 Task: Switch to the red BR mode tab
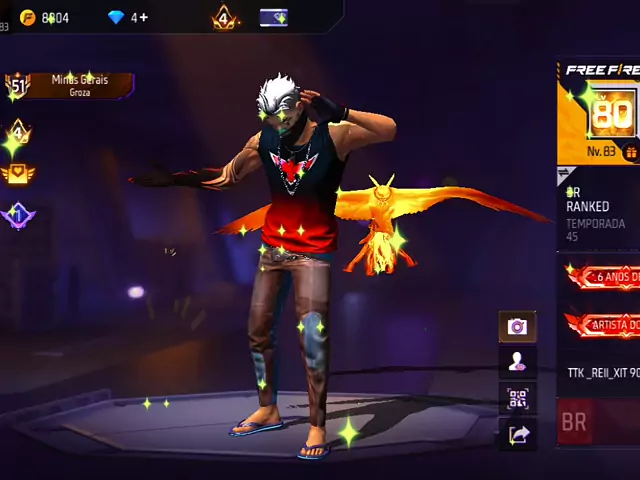575,422
